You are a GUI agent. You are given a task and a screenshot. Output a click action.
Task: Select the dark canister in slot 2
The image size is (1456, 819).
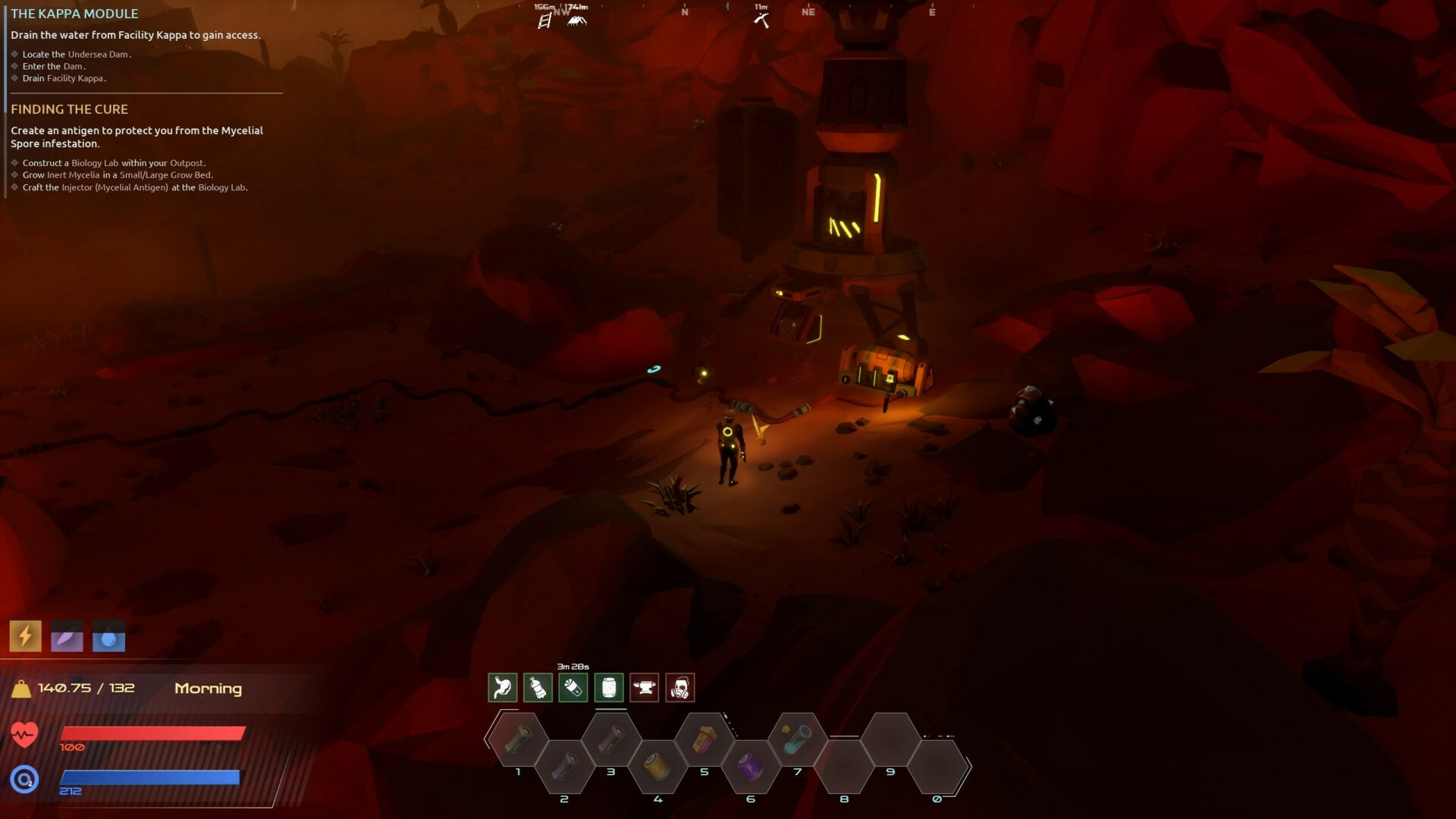tap(565, 767)
